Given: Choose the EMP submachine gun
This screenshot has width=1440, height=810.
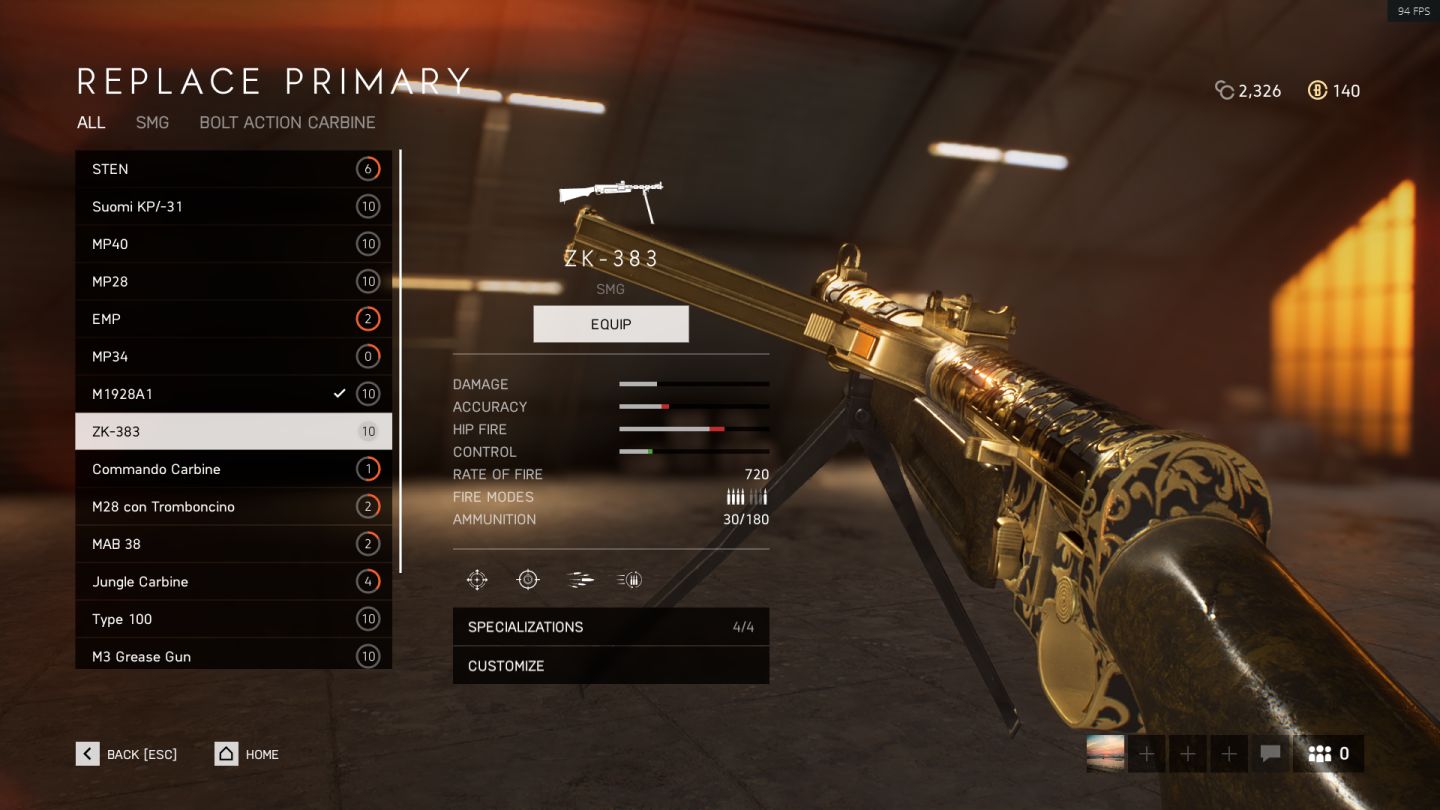Looking at the screenshot, I should pyautogui.click(x=233, y=319).
